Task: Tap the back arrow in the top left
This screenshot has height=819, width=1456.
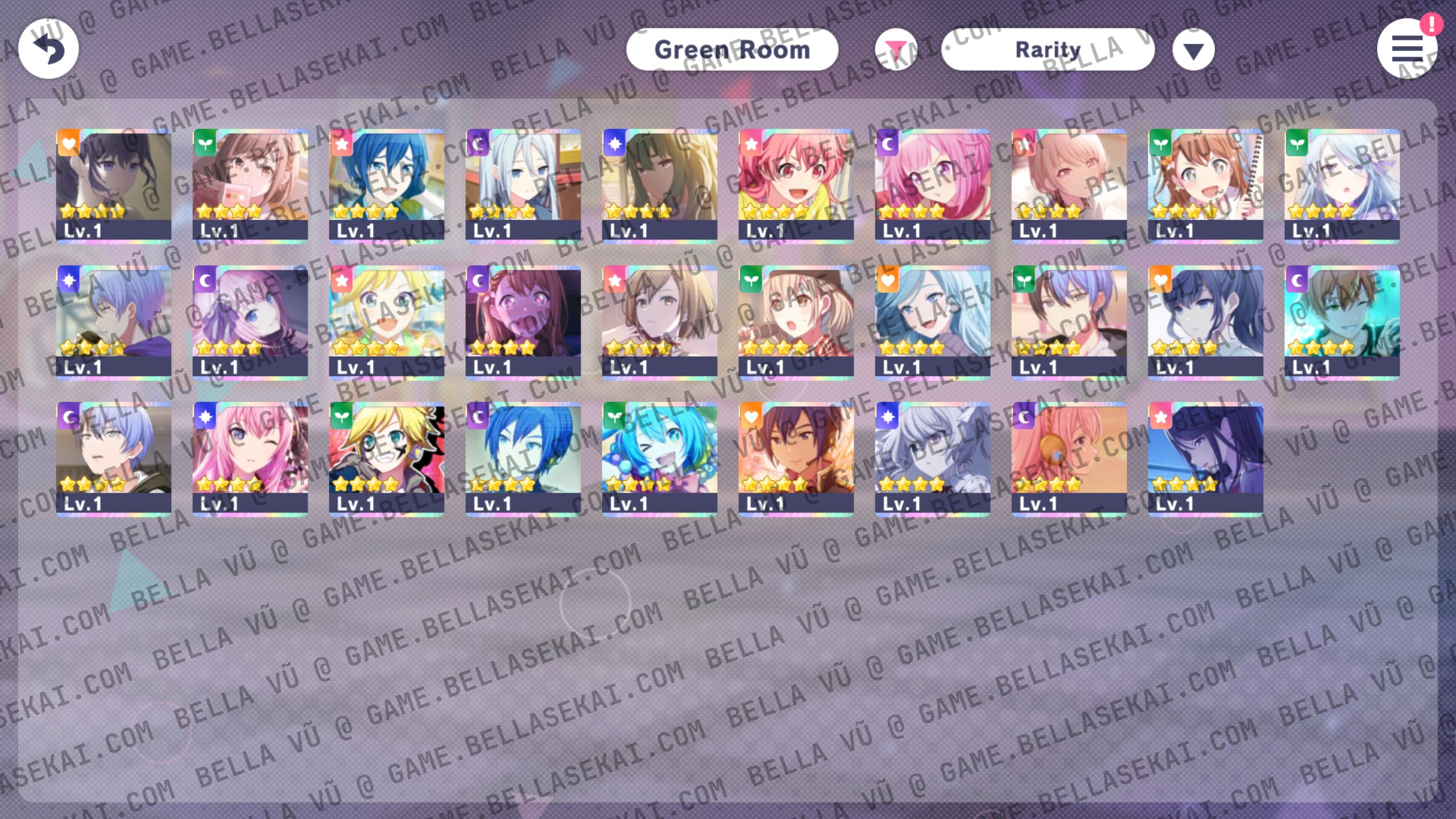Action: pos(48,49)
